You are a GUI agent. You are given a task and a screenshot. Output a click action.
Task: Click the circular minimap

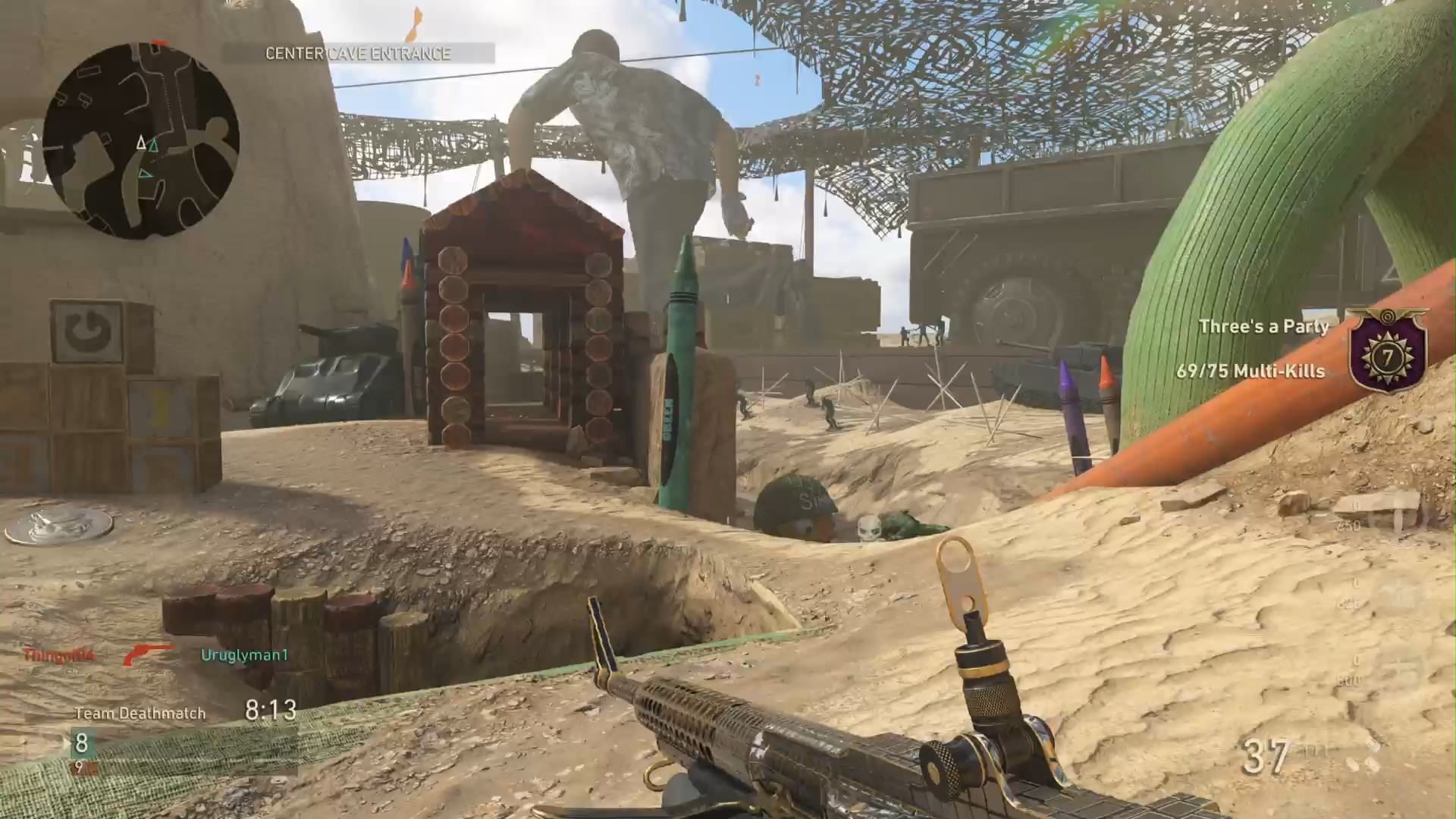pos(141,141)
